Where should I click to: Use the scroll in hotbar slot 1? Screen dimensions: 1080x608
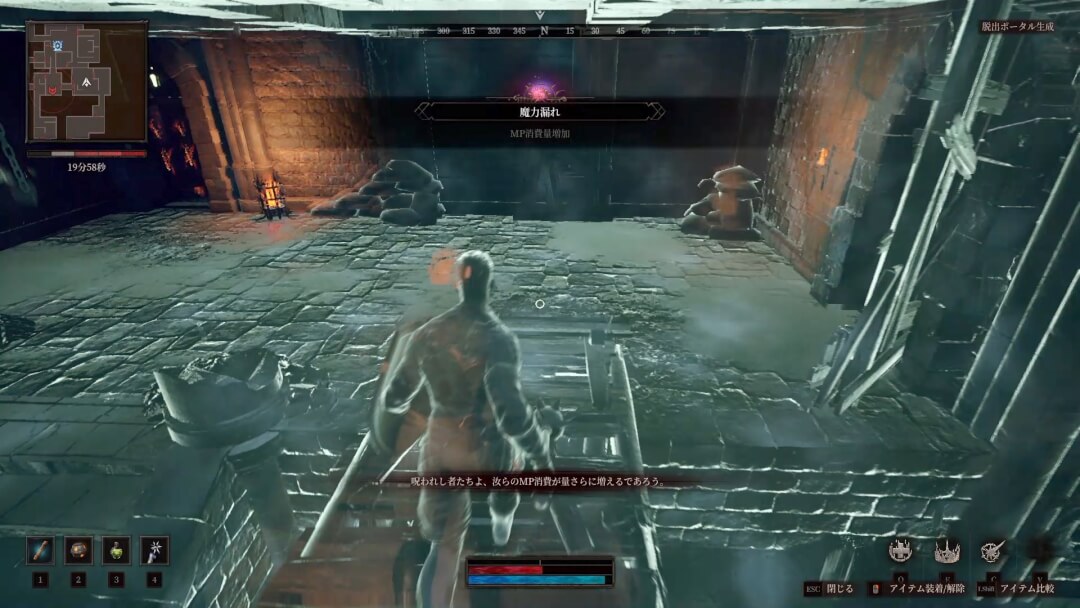point(40,550)
